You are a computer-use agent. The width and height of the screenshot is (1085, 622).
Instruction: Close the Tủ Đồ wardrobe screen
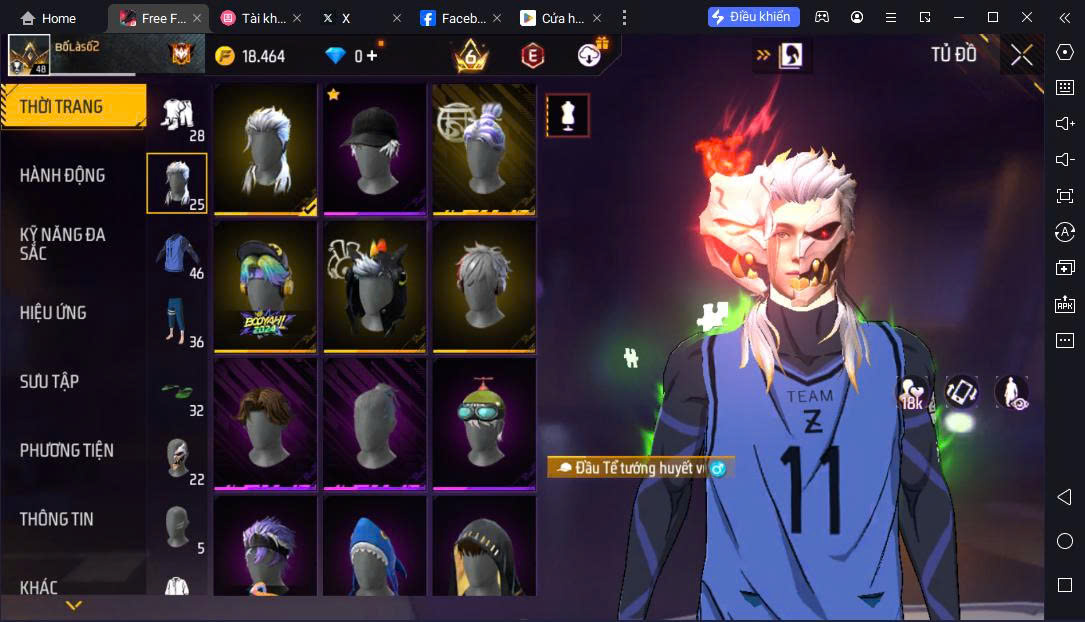1021,55
